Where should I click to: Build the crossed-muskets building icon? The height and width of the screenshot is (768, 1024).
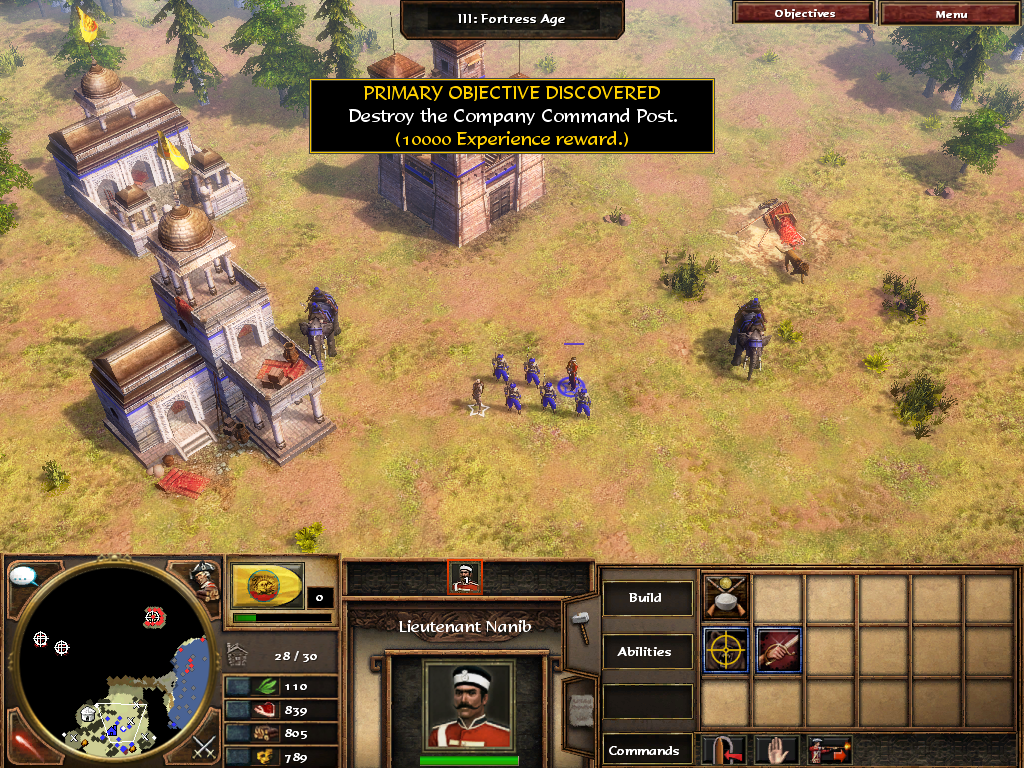click(x=726, y=597)
